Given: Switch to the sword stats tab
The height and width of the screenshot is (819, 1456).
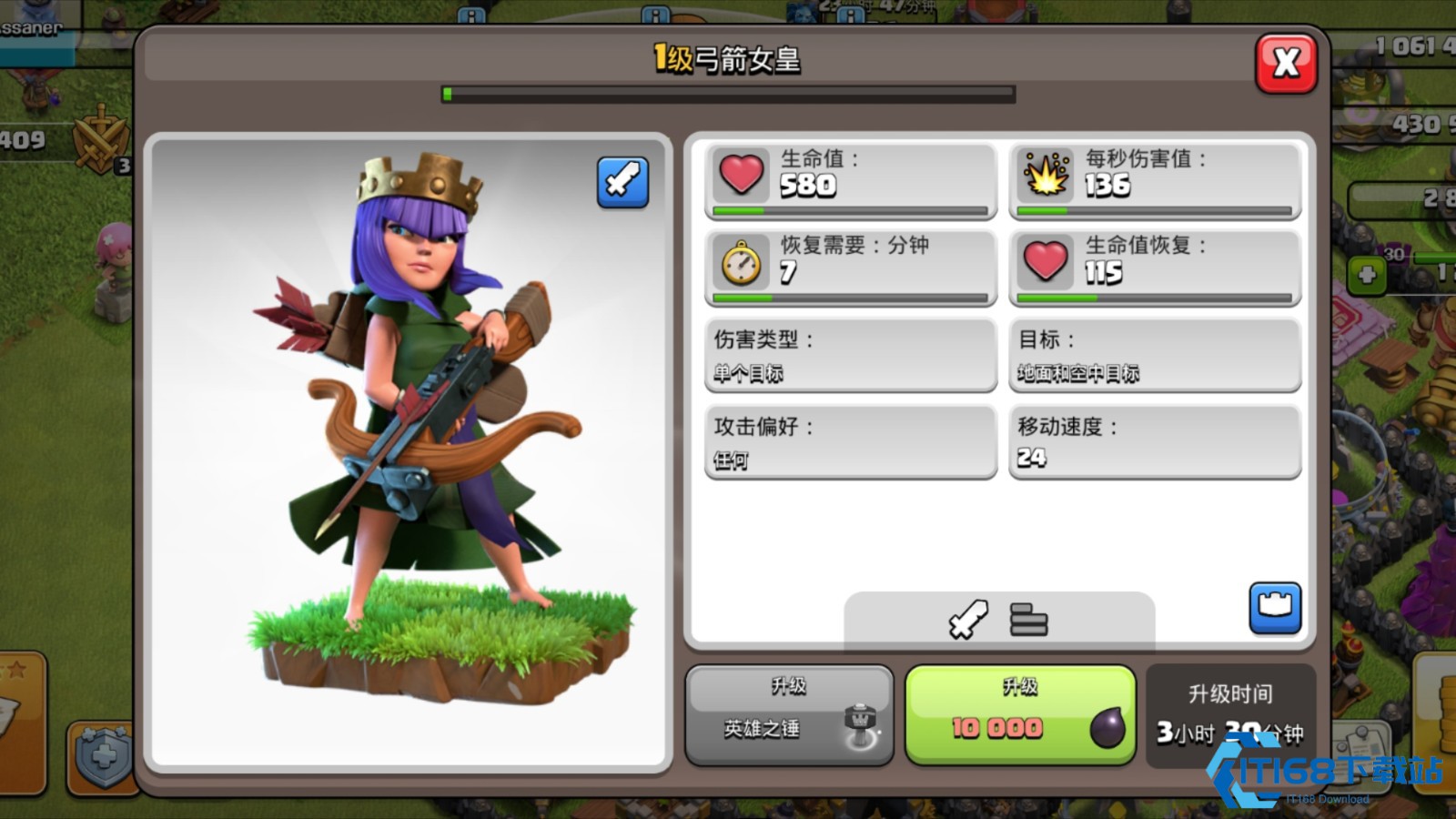Looking at the screenshot, I should click(x=967, y=621).
